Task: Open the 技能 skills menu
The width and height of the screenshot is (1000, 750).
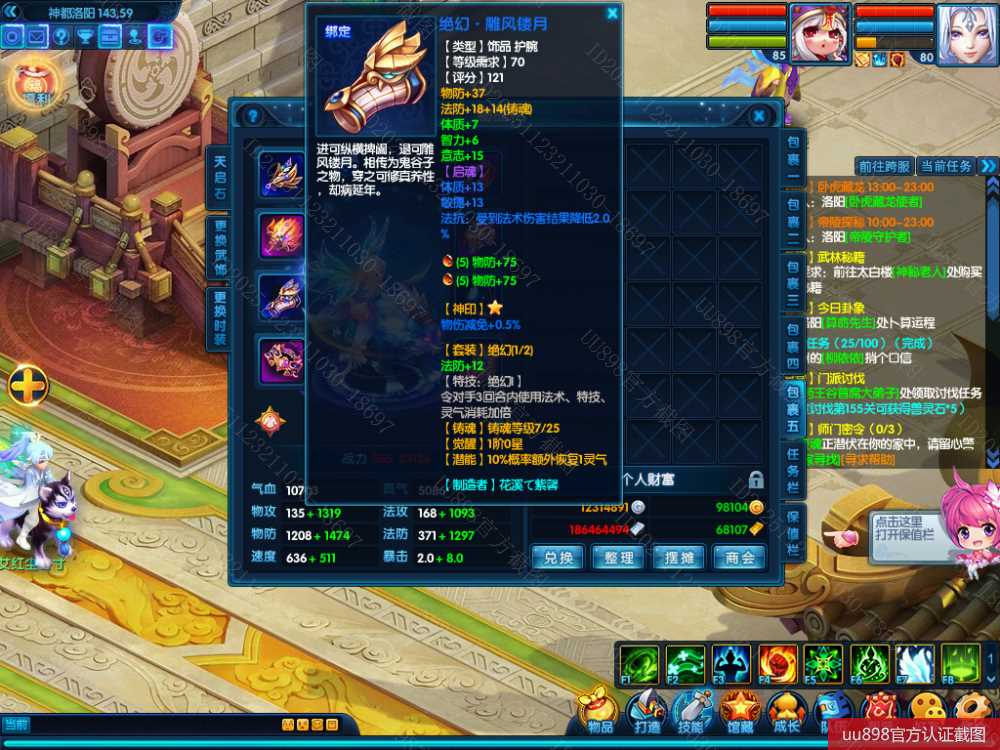Action: coord(692,712)
